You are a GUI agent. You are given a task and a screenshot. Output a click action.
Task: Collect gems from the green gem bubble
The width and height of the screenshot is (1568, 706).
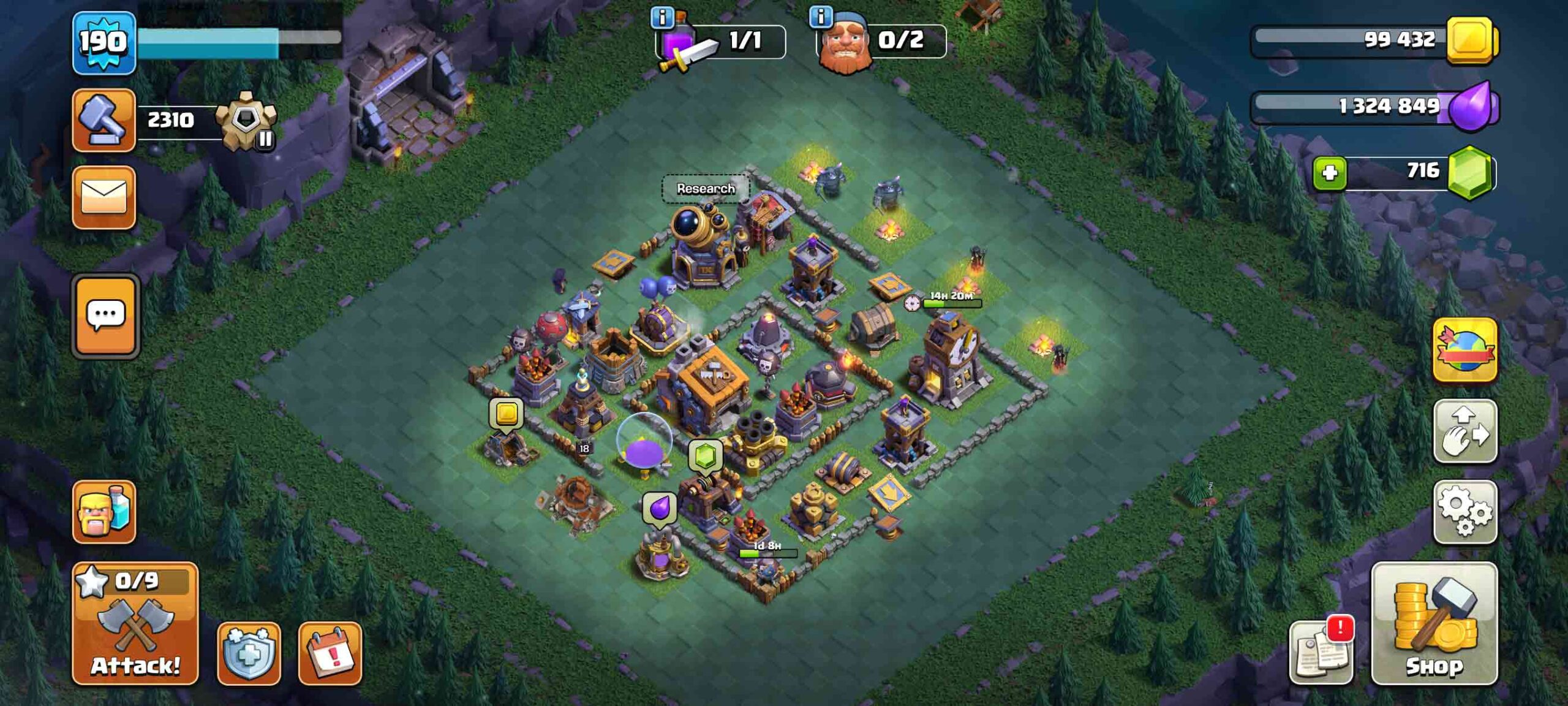click(705, 457)
